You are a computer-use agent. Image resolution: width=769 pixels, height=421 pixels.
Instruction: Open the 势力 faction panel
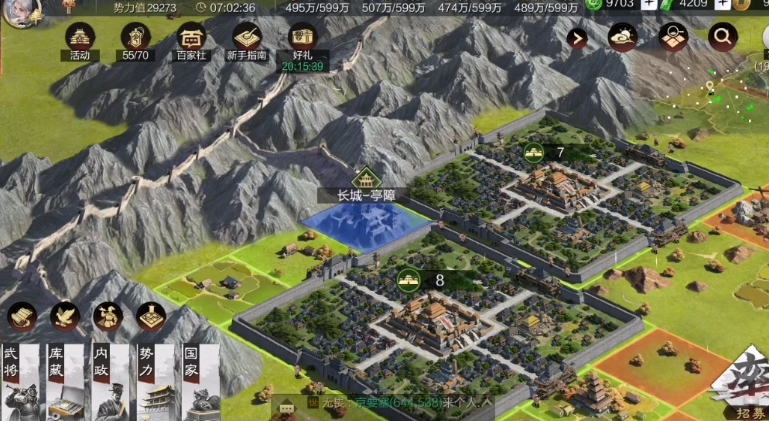[x=153, y=380]
